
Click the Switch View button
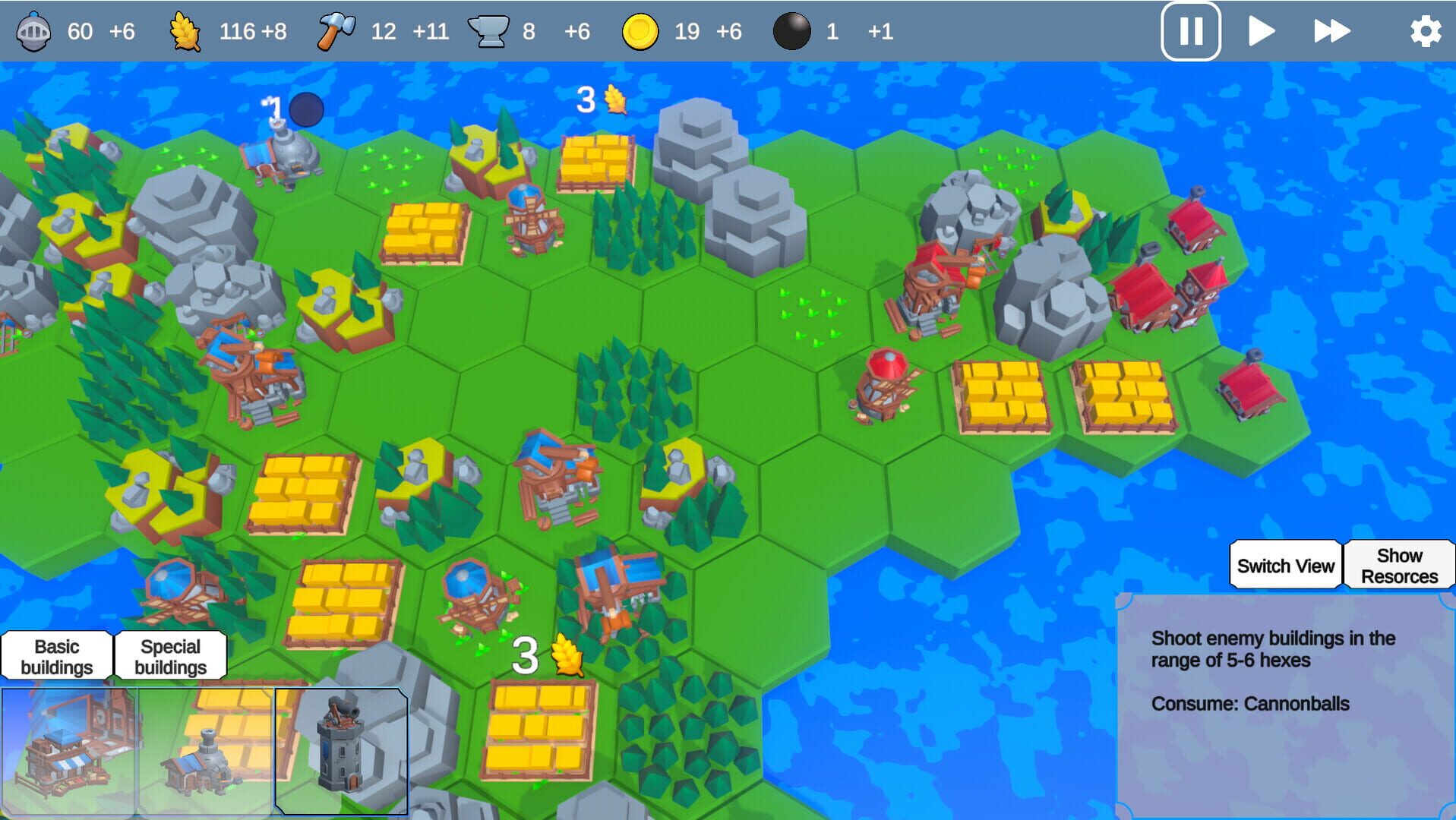click(x=1285, y=565)
